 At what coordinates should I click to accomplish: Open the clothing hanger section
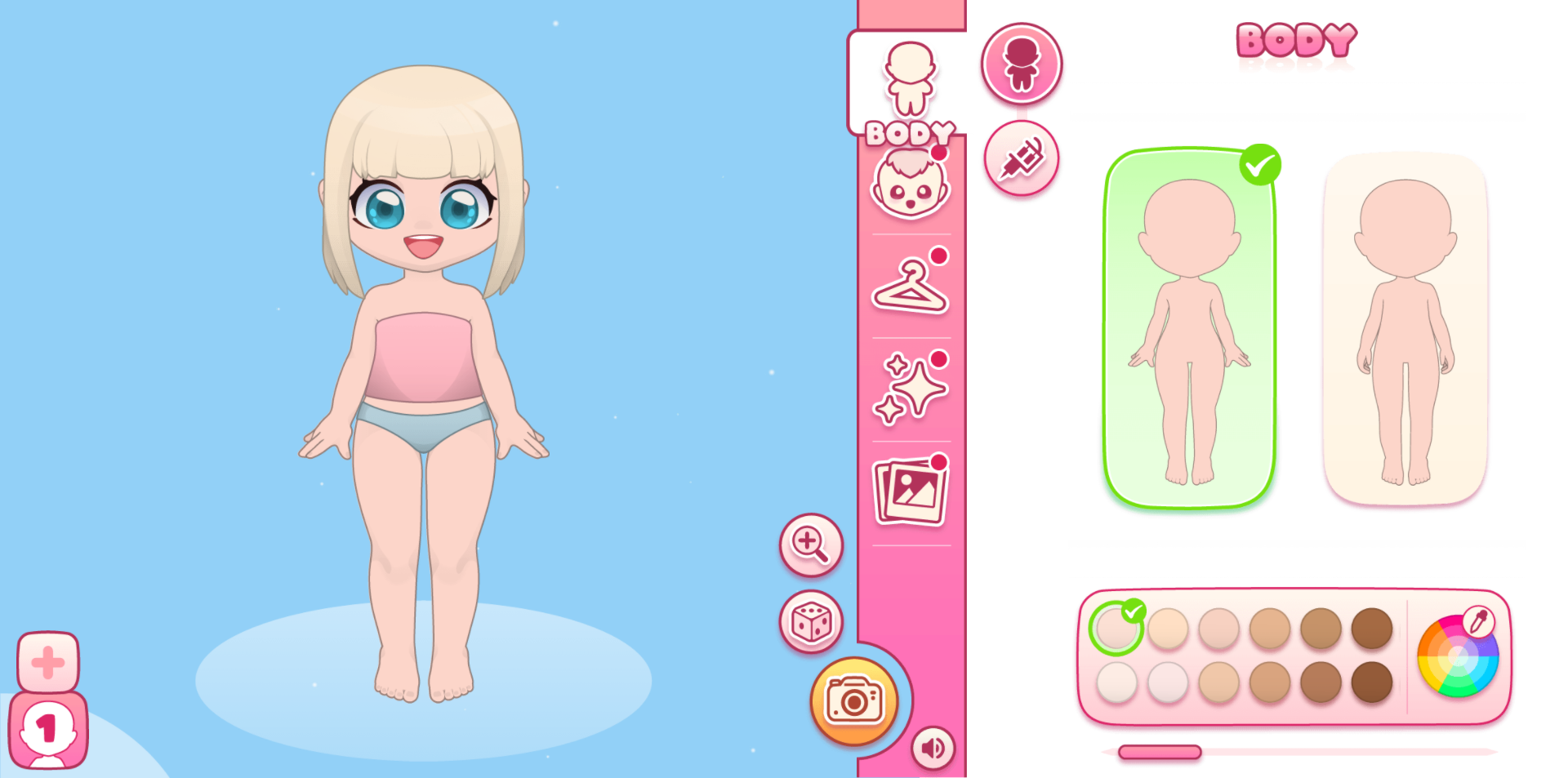click(909, 287)
